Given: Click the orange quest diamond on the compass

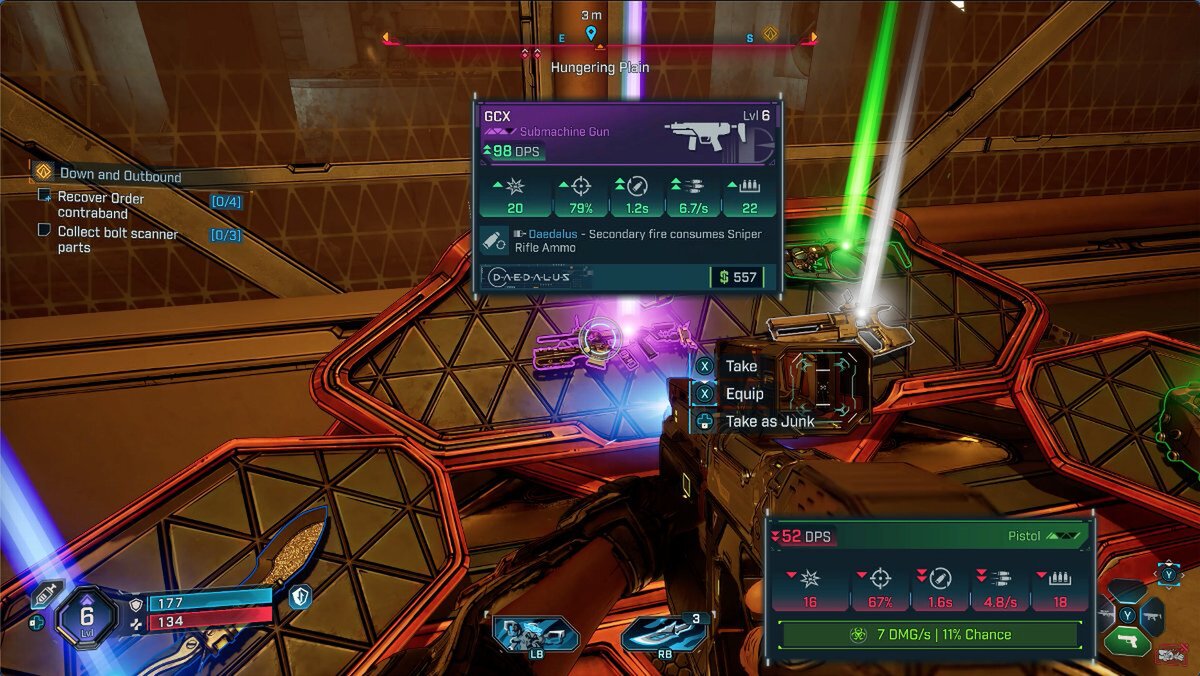Looking at the screenshot, I should pyautogui.click(x=771, y=34).
